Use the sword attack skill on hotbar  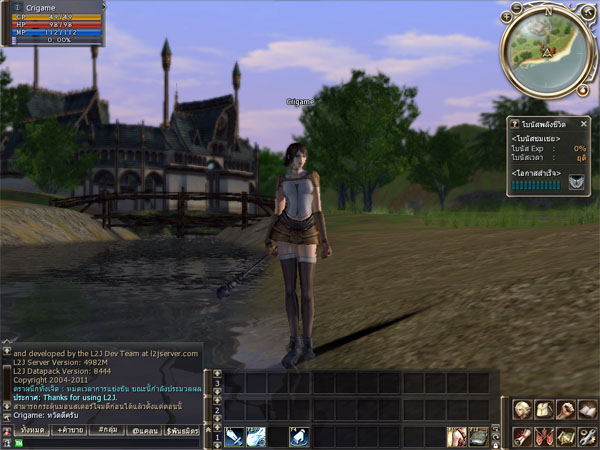coord(234,436)
